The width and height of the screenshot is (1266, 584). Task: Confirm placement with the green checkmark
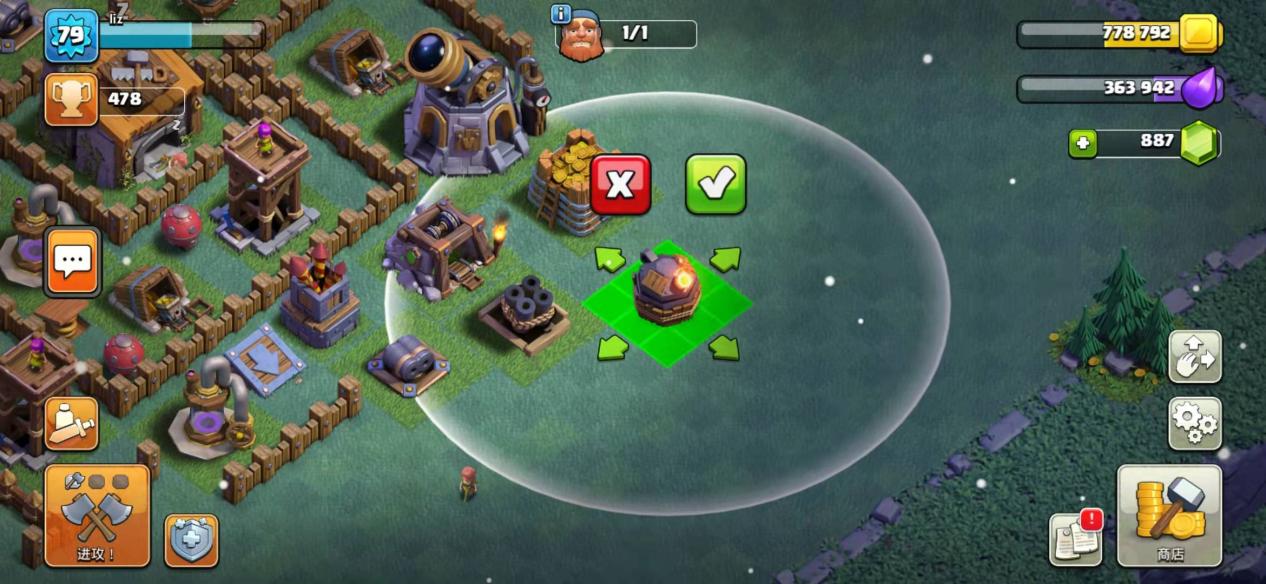point(715,184)
